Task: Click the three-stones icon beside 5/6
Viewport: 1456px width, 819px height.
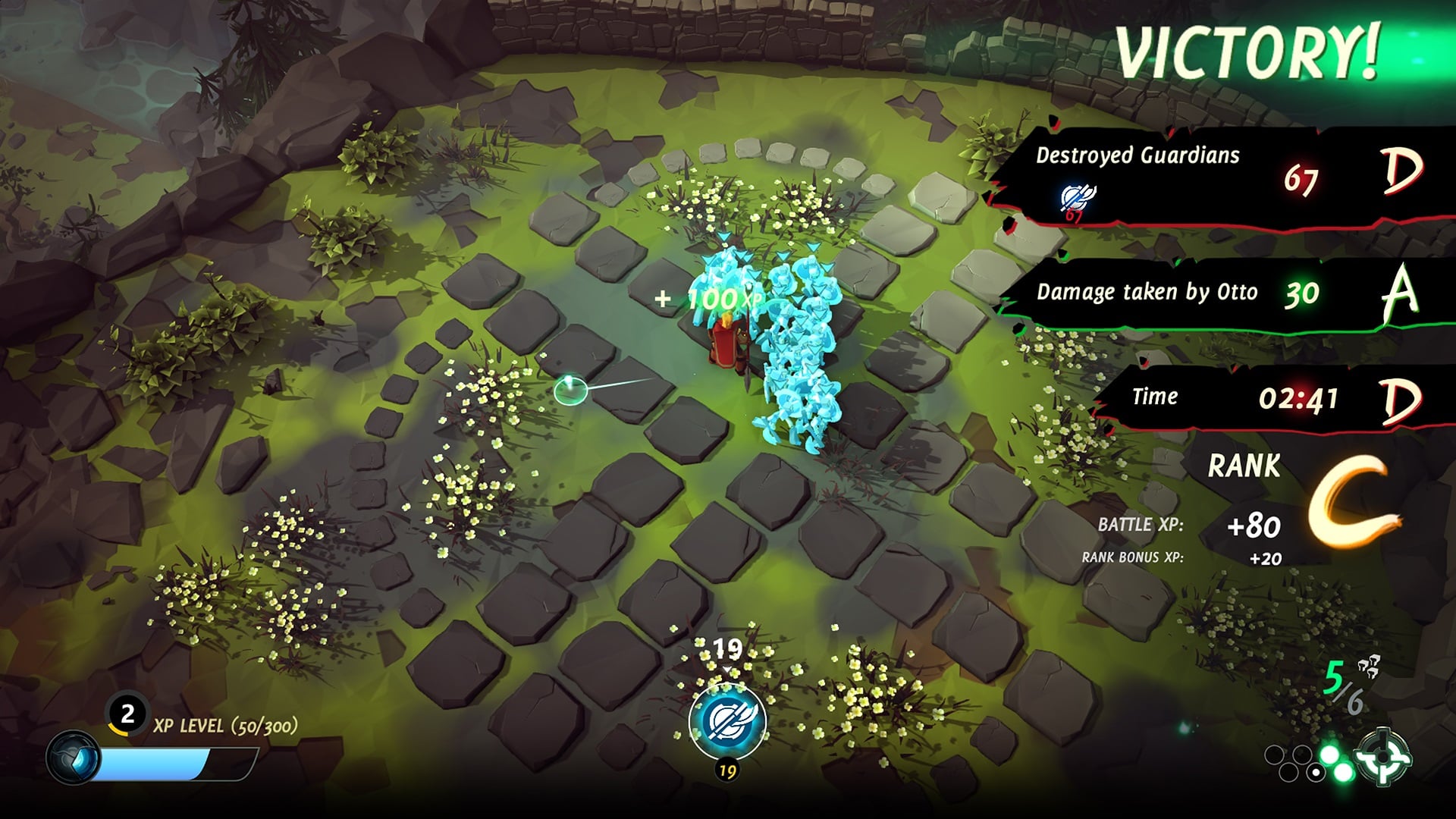Action: (x=1369, y=667)
